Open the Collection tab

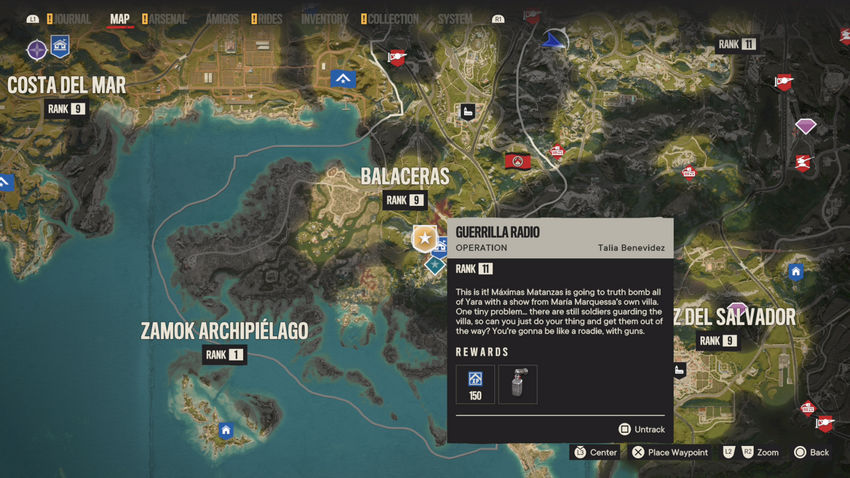click(x=393, y=18)
